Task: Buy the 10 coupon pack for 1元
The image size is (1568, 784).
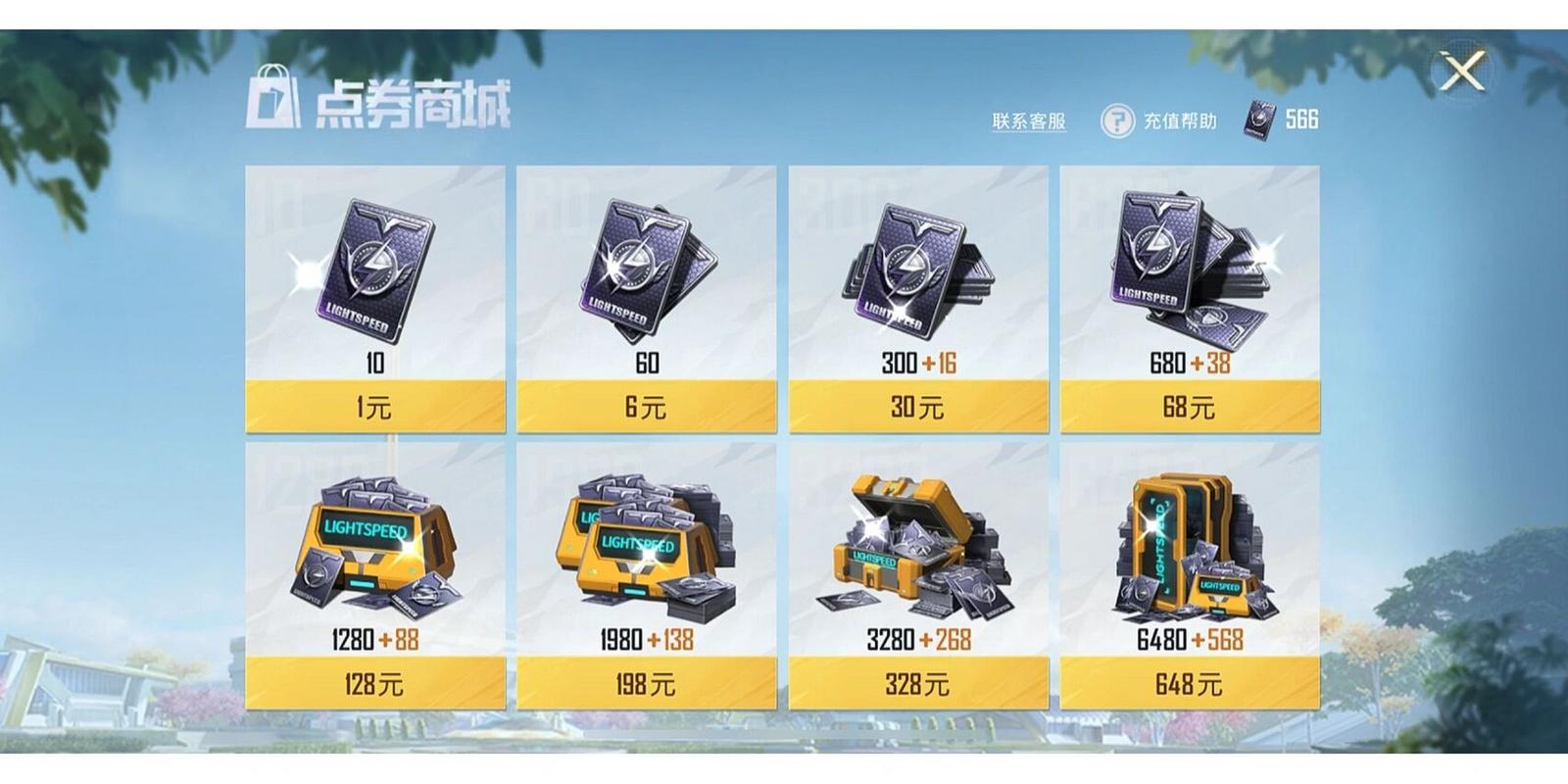Action: 375,406
